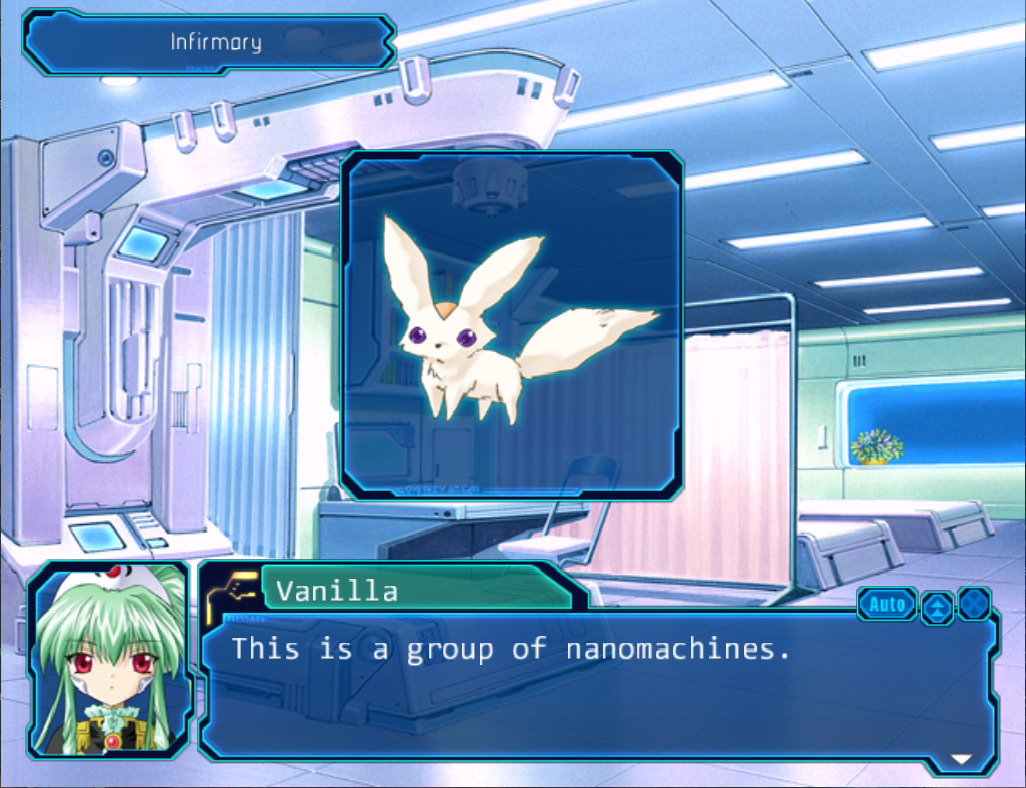This screenshot has width=1026, height=788.
Task: Hide the message window with X button
Action: click(974, 604)
